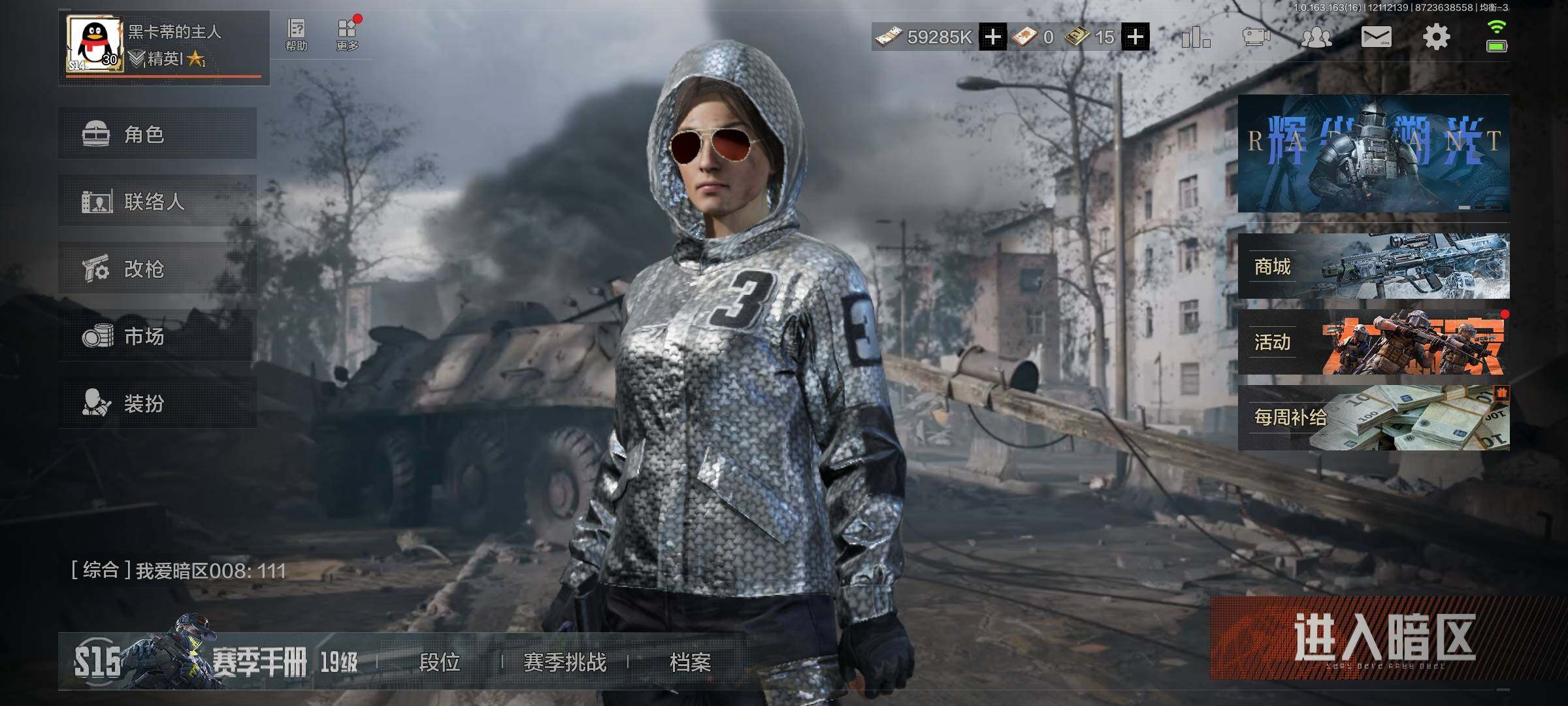Image resolution: width=1568 pixels, height=706 pixels.
Task: View the 档案 profile records tab
Action: click(690, 662)
